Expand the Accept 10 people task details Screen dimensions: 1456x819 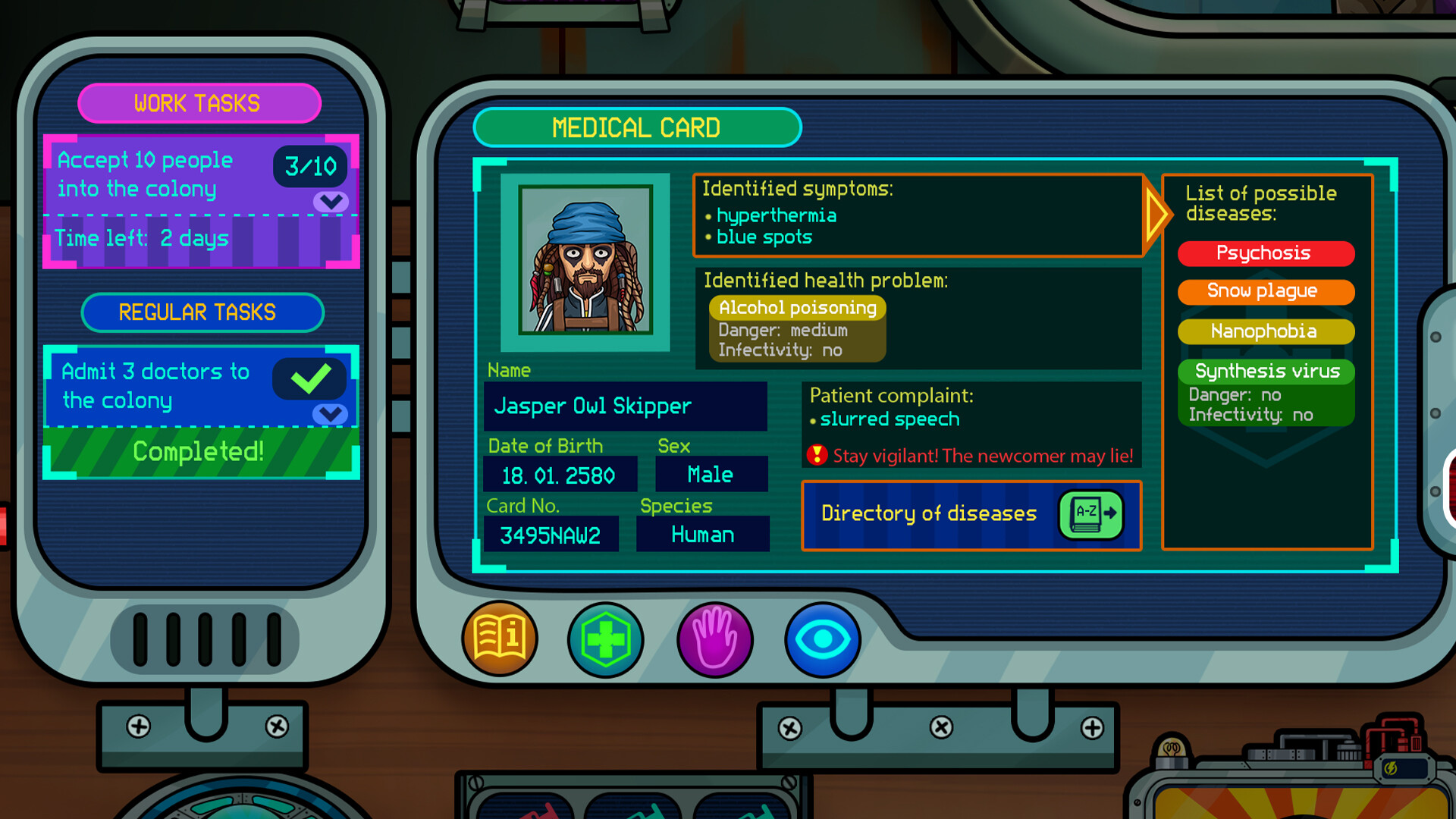click(x=329, y=201)
